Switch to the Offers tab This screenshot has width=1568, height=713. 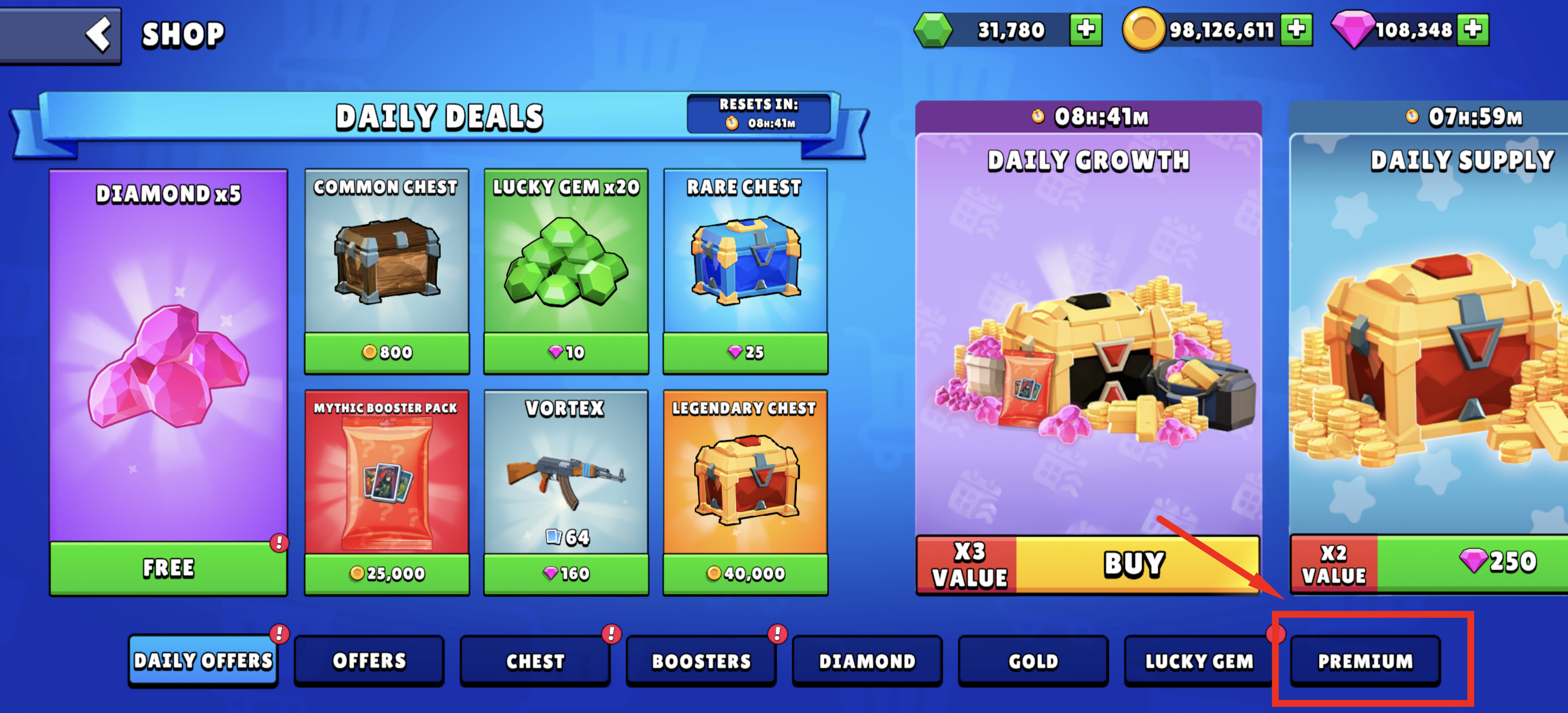click(x=369, y=661)
